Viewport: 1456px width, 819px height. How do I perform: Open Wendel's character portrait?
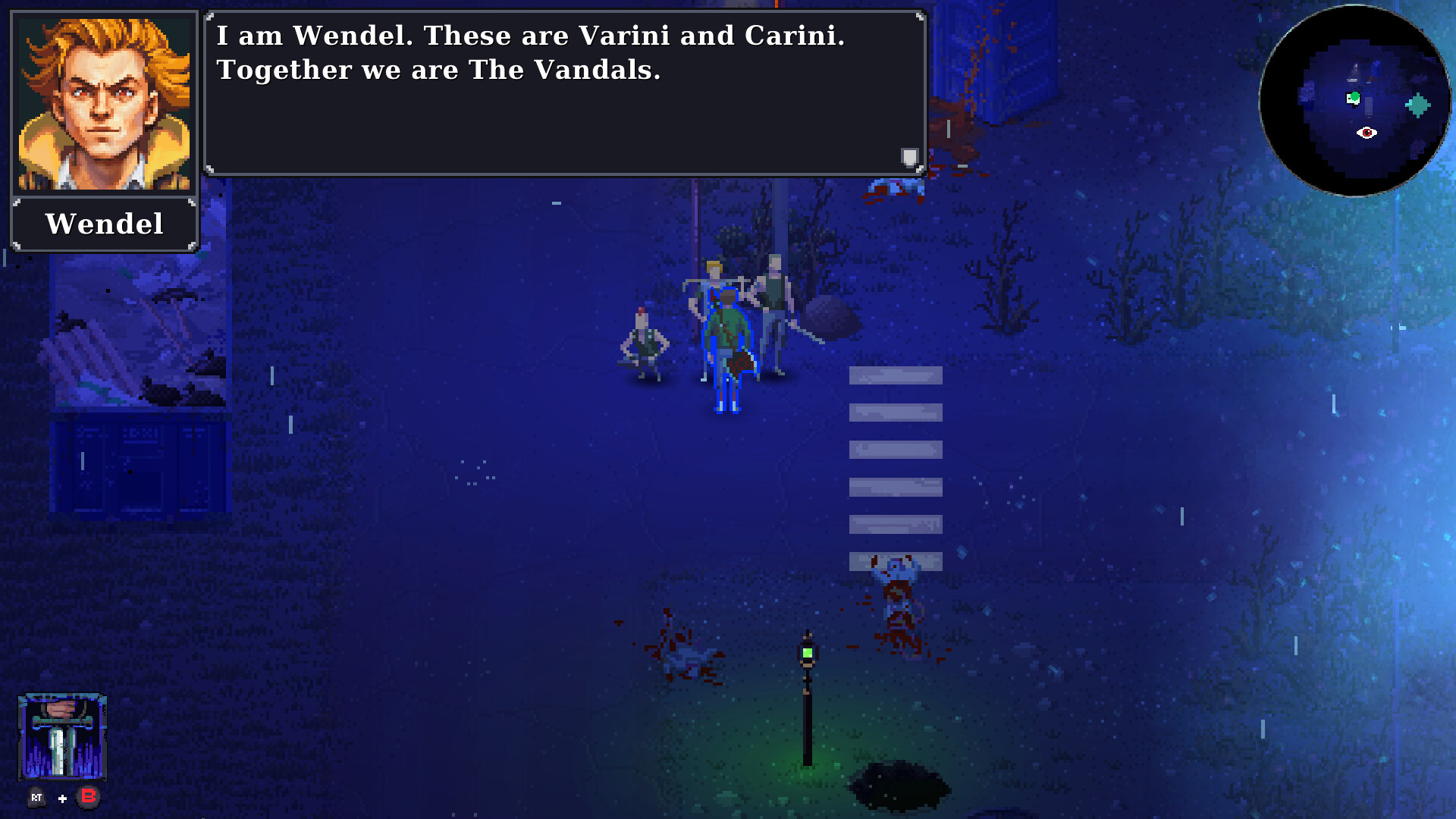coord(104,101)
